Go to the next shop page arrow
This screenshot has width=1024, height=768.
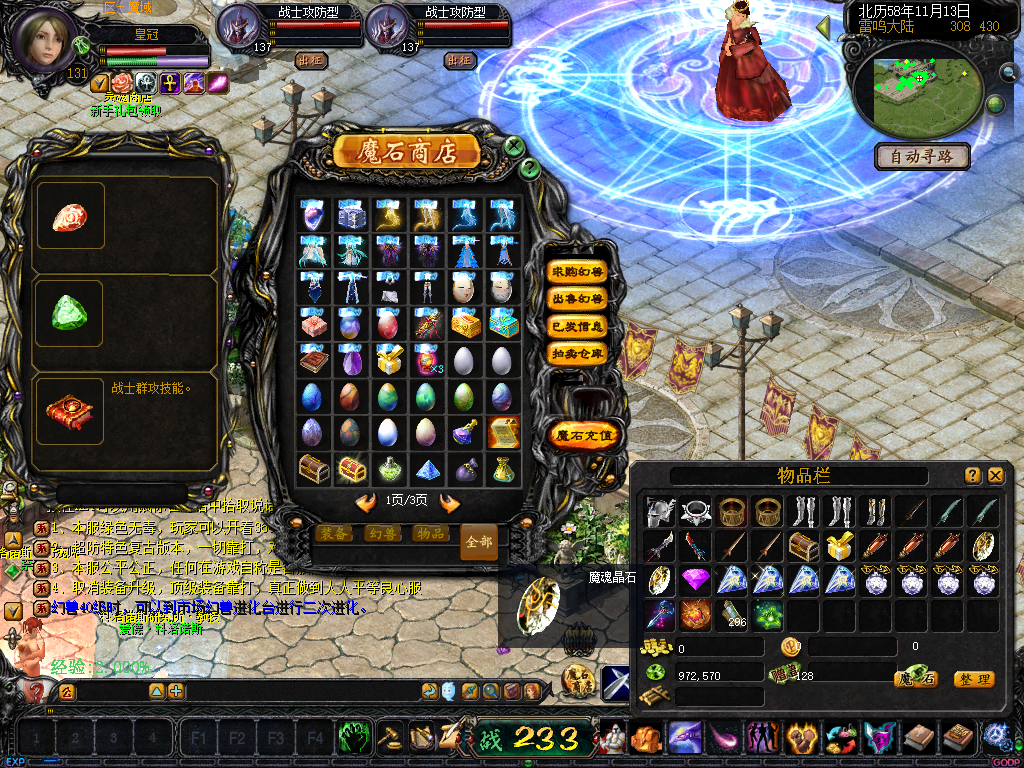point(450,503)
